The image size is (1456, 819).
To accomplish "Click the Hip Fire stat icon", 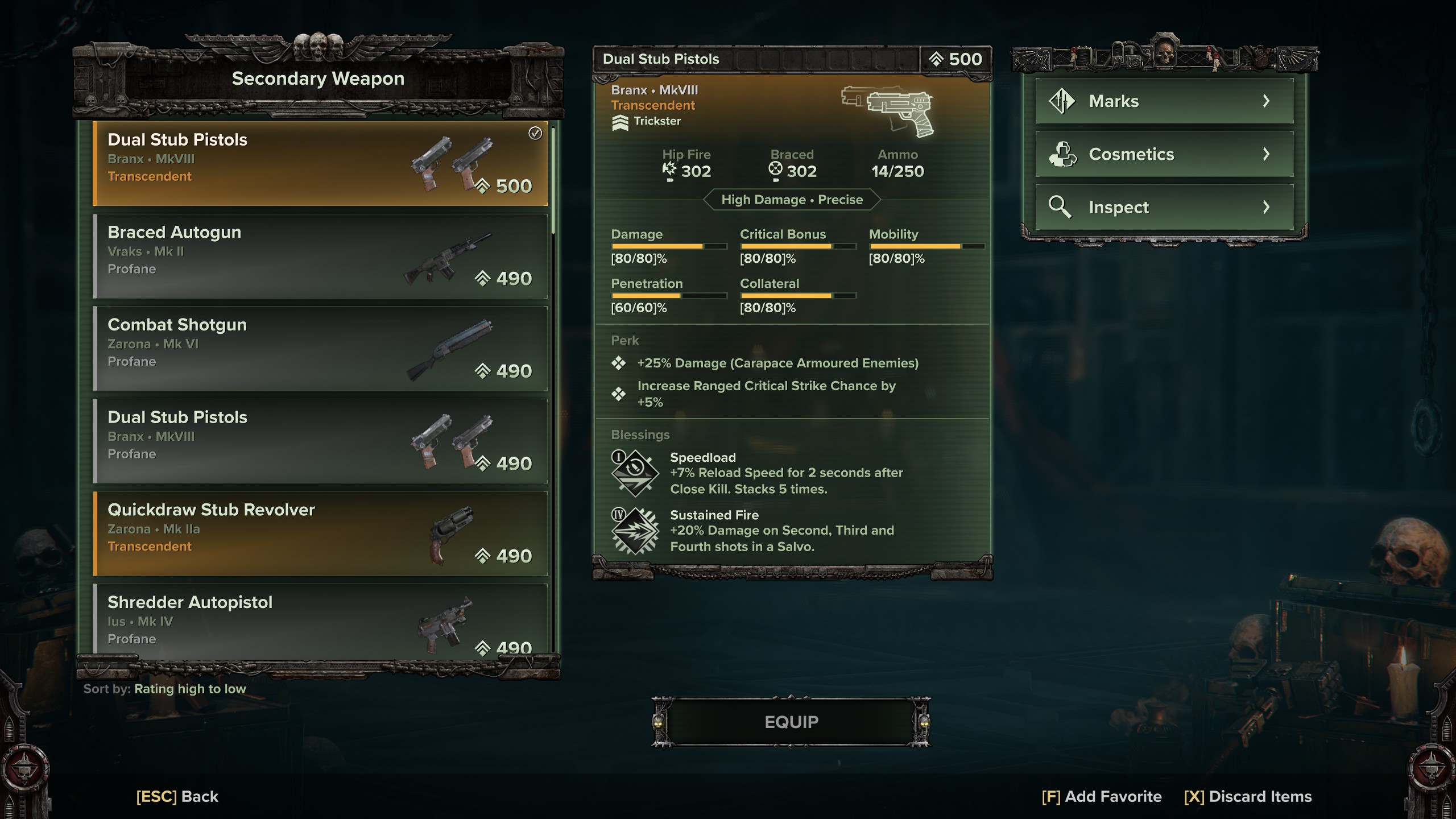I will (x=670, y=168).
